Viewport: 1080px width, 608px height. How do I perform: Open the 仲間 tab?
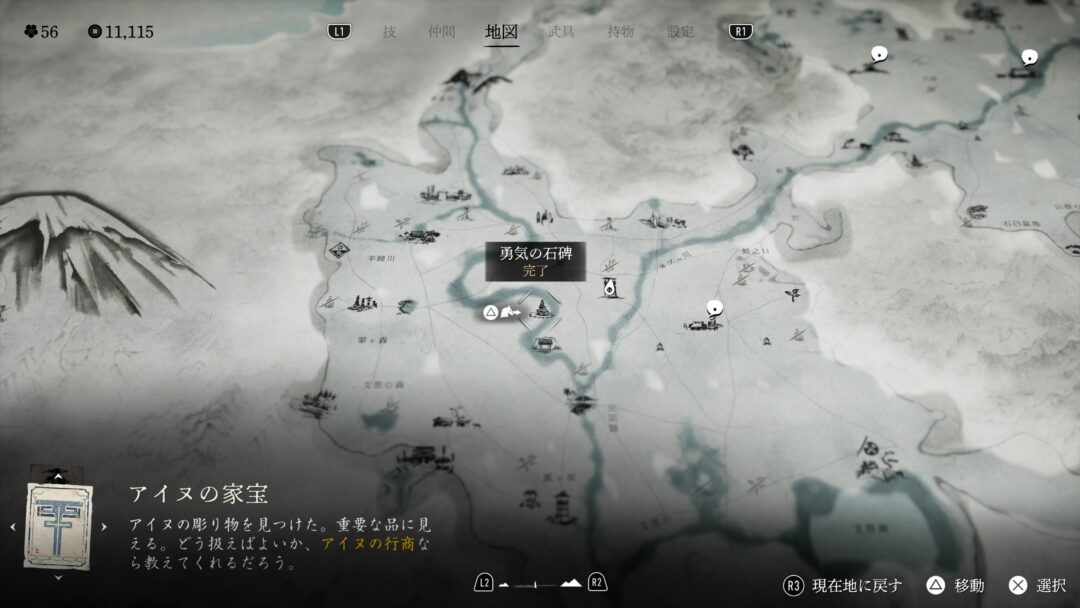(441, 31)
